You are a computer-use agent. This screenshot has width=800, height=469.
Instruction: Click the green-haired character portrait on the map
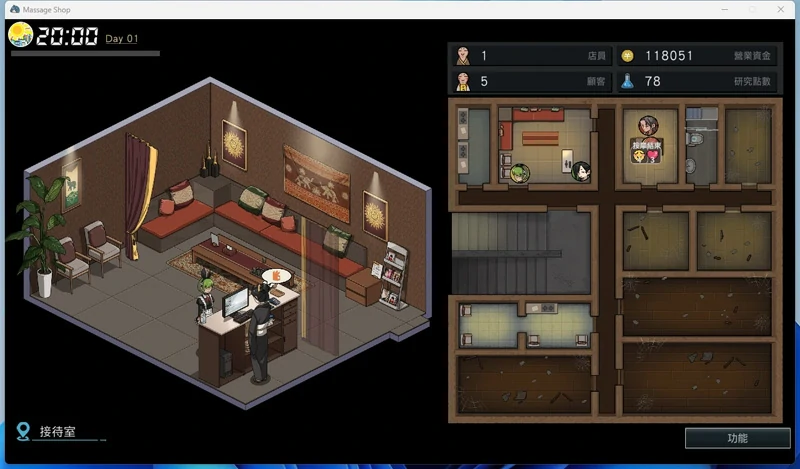pyautogui.click(x=519, y=173)
